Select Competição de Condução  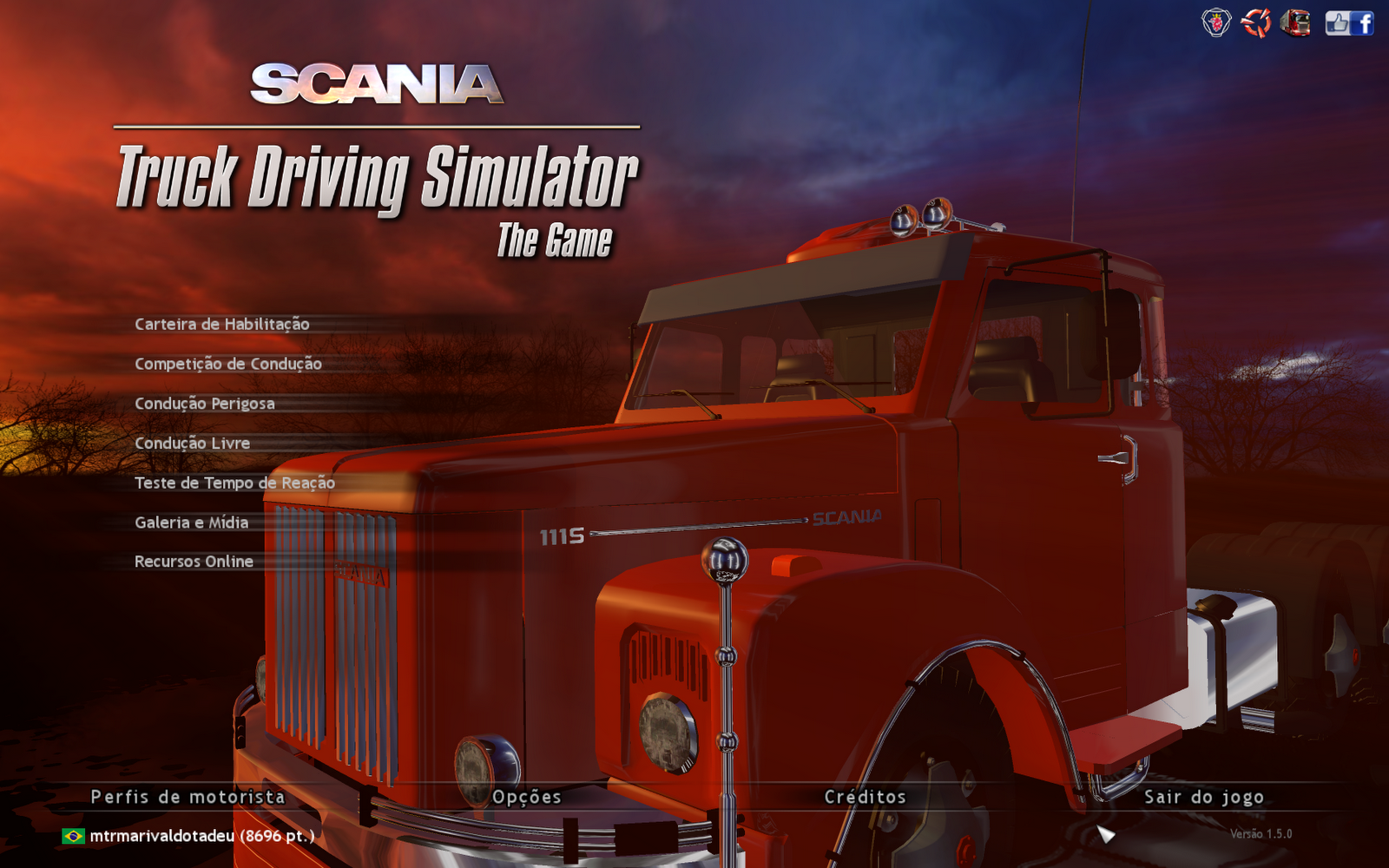tap(227, 364)
